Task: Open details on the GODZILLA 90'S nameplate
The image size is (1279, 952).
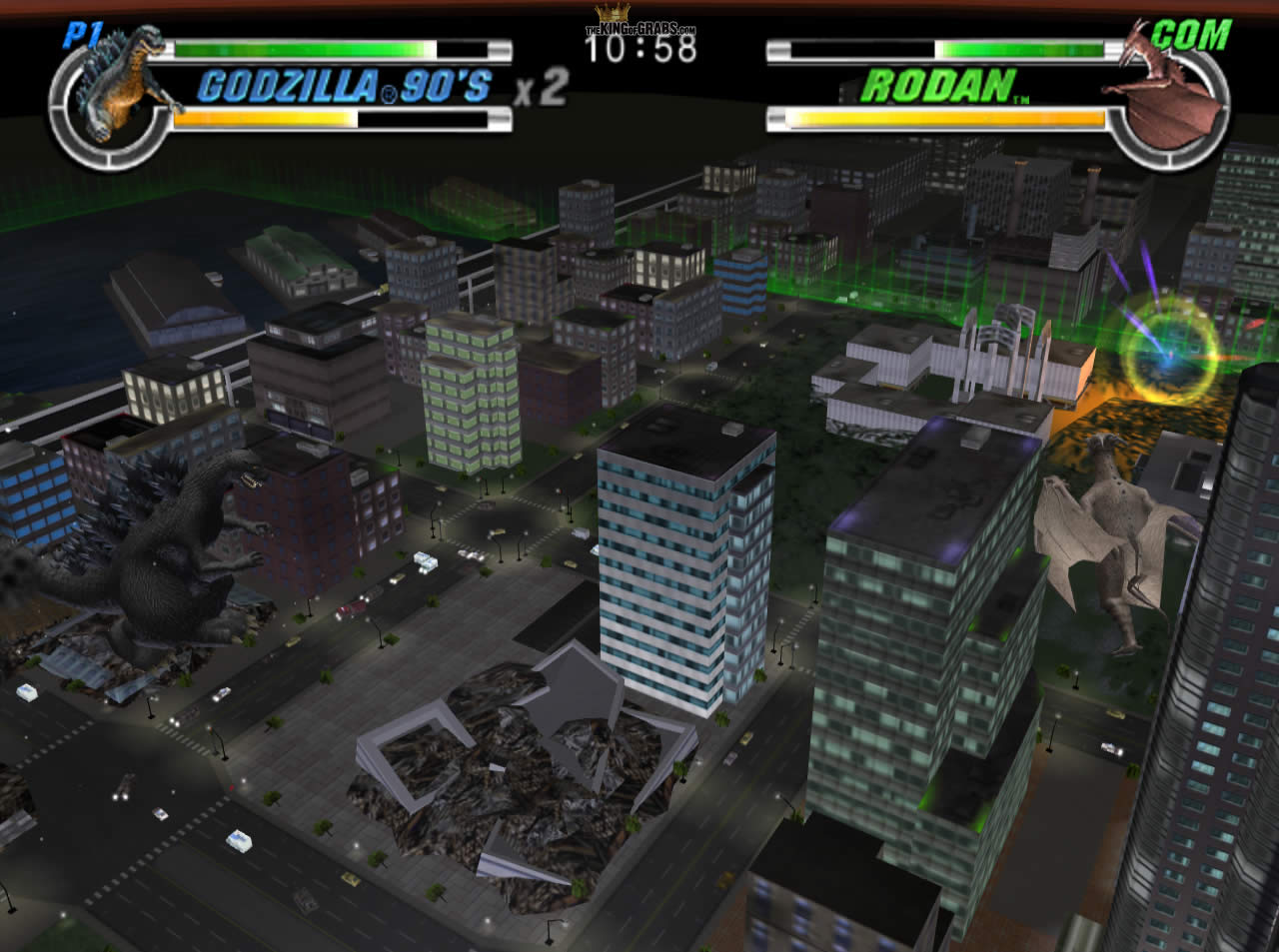Action: 345,88
